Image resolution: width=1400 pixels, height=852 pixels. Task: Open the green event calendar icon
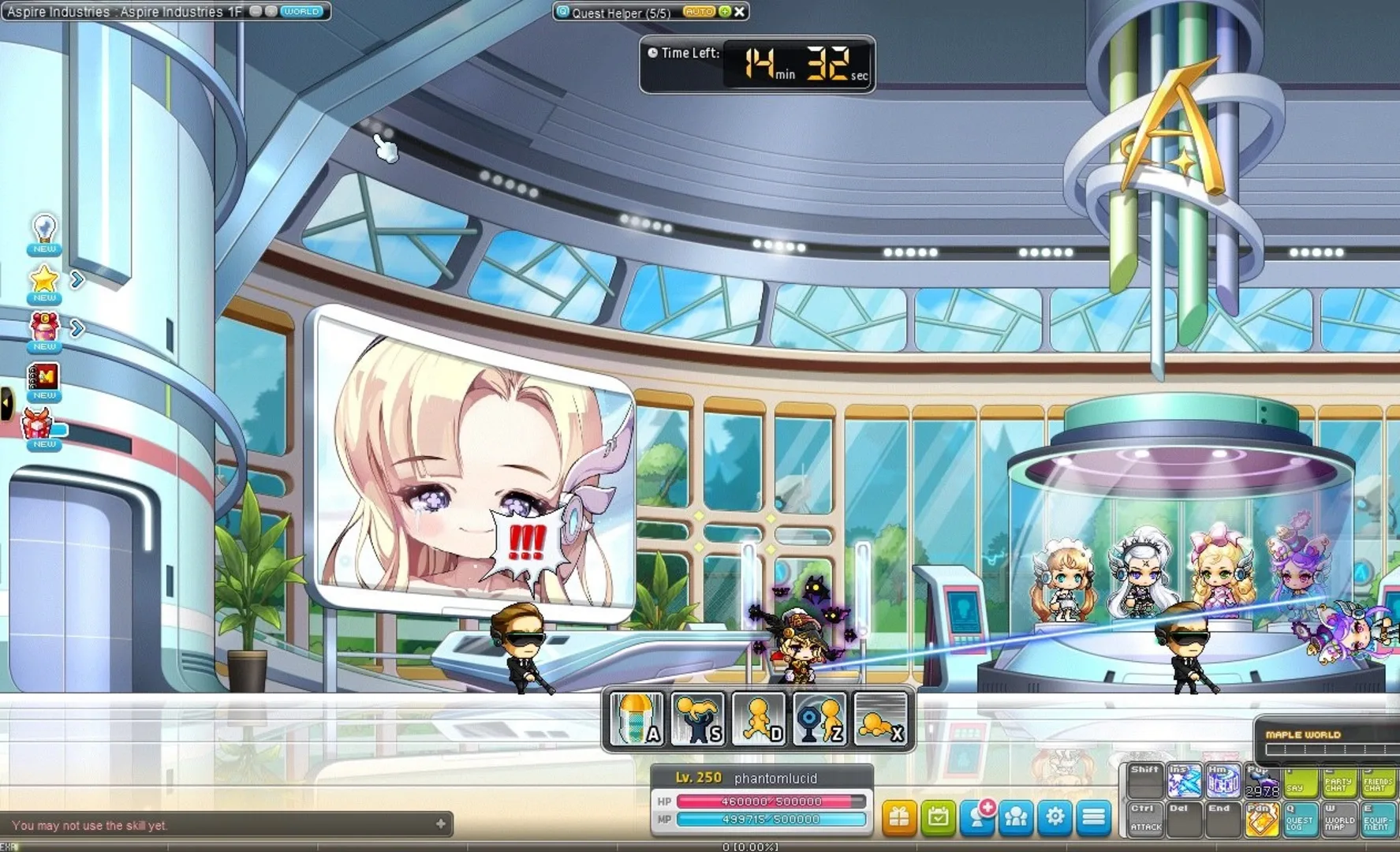tap(939, 819)
